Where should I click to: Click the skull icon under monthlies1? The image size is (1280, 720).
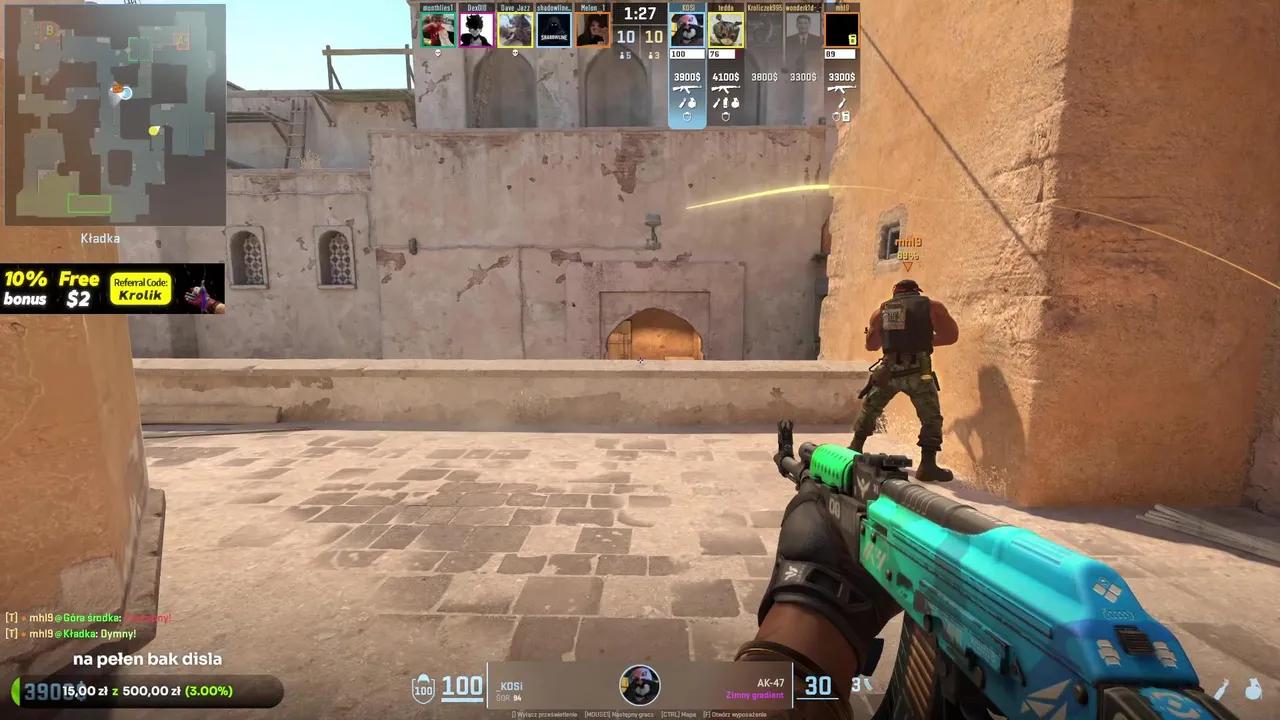coord(437,51)
